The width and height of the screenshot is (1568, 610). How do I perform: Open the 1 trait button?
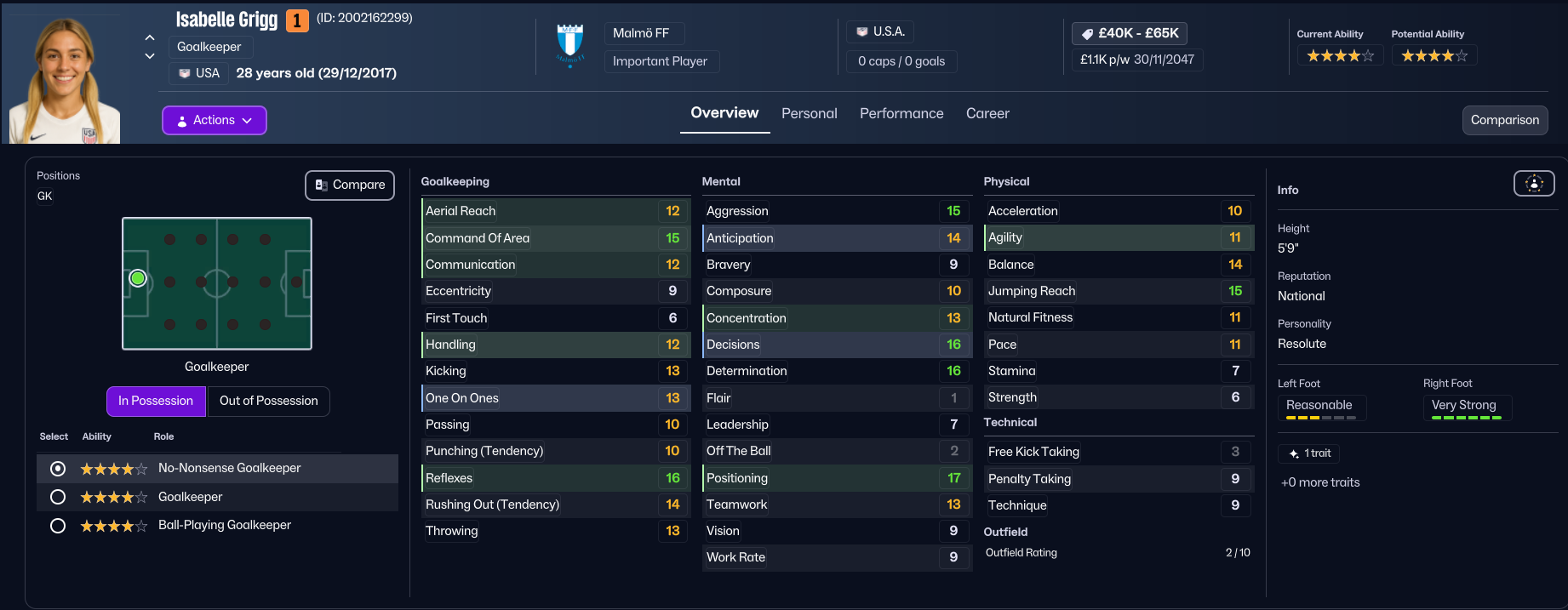pos(1309,453)
